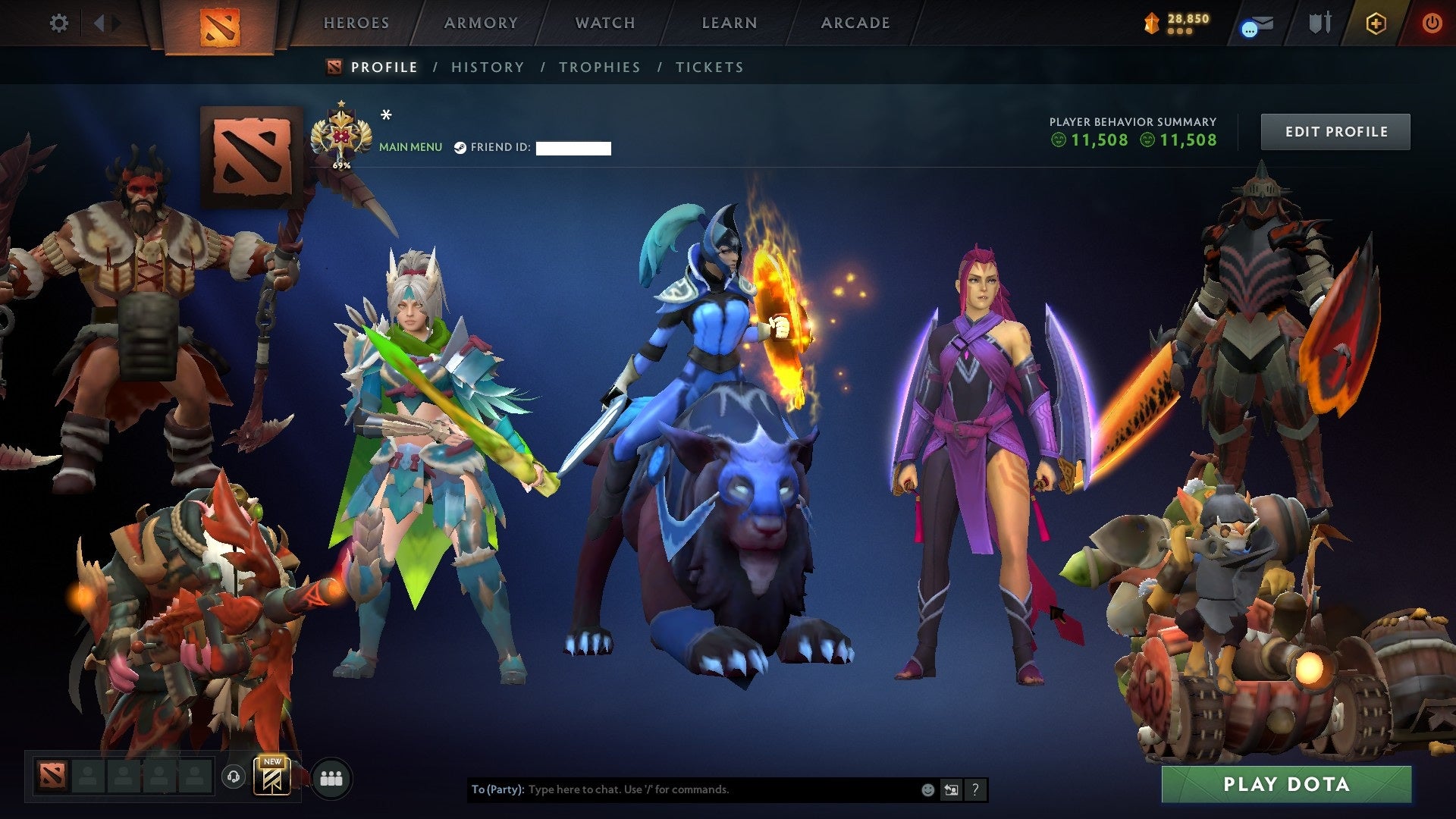Click the emoticon smiley in chat bar
The height and width of the screenshot is (819, 1456).
coord(927,789)
